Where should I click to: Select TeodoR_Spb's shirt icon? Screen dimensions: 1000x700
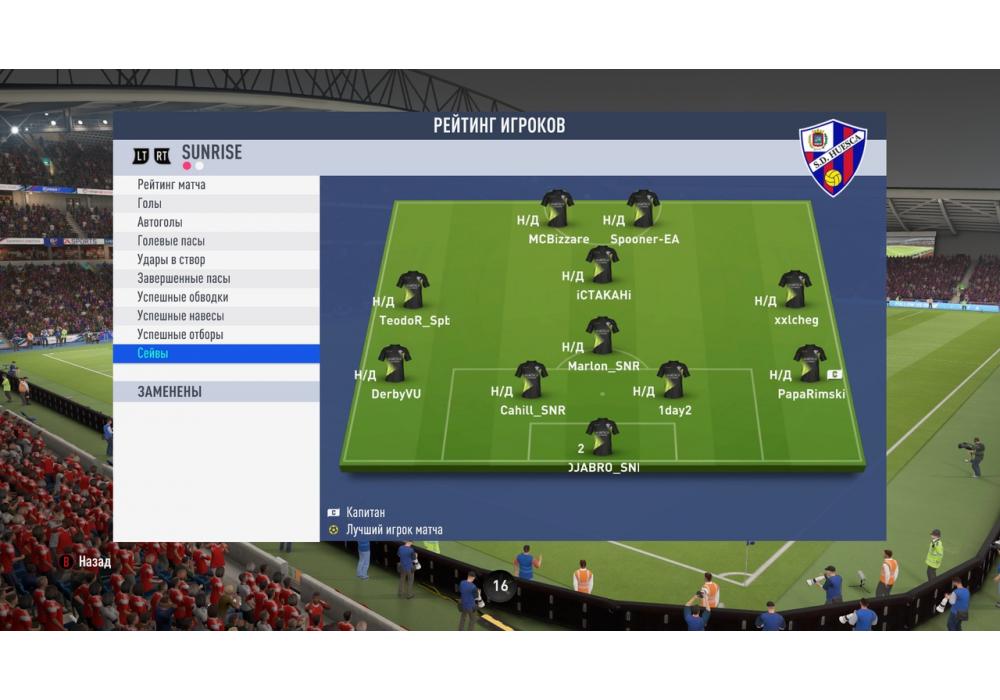coord(412,290)
